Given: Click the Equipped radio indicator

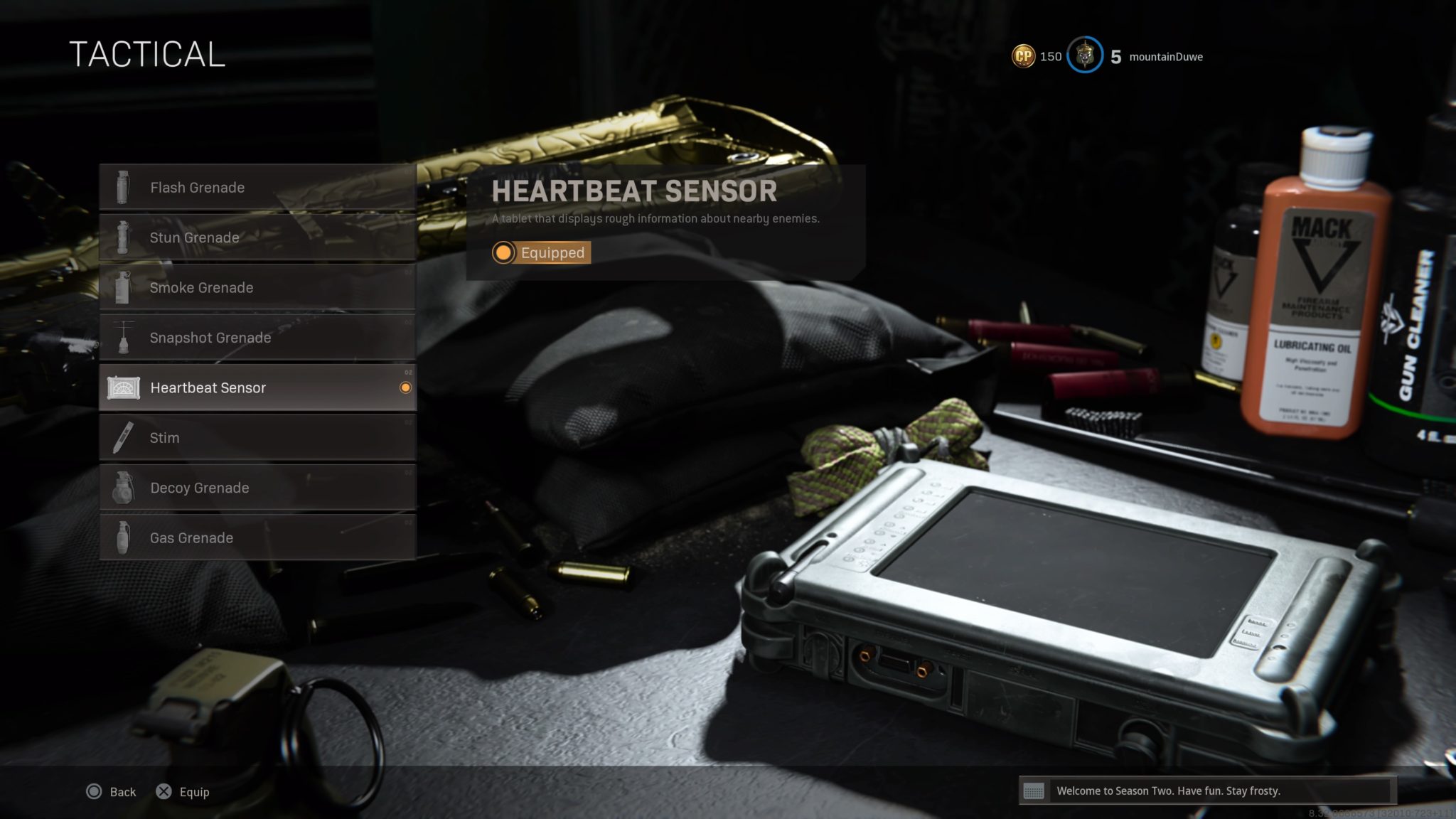Looking at the screenshot, I should click(503, 252).
